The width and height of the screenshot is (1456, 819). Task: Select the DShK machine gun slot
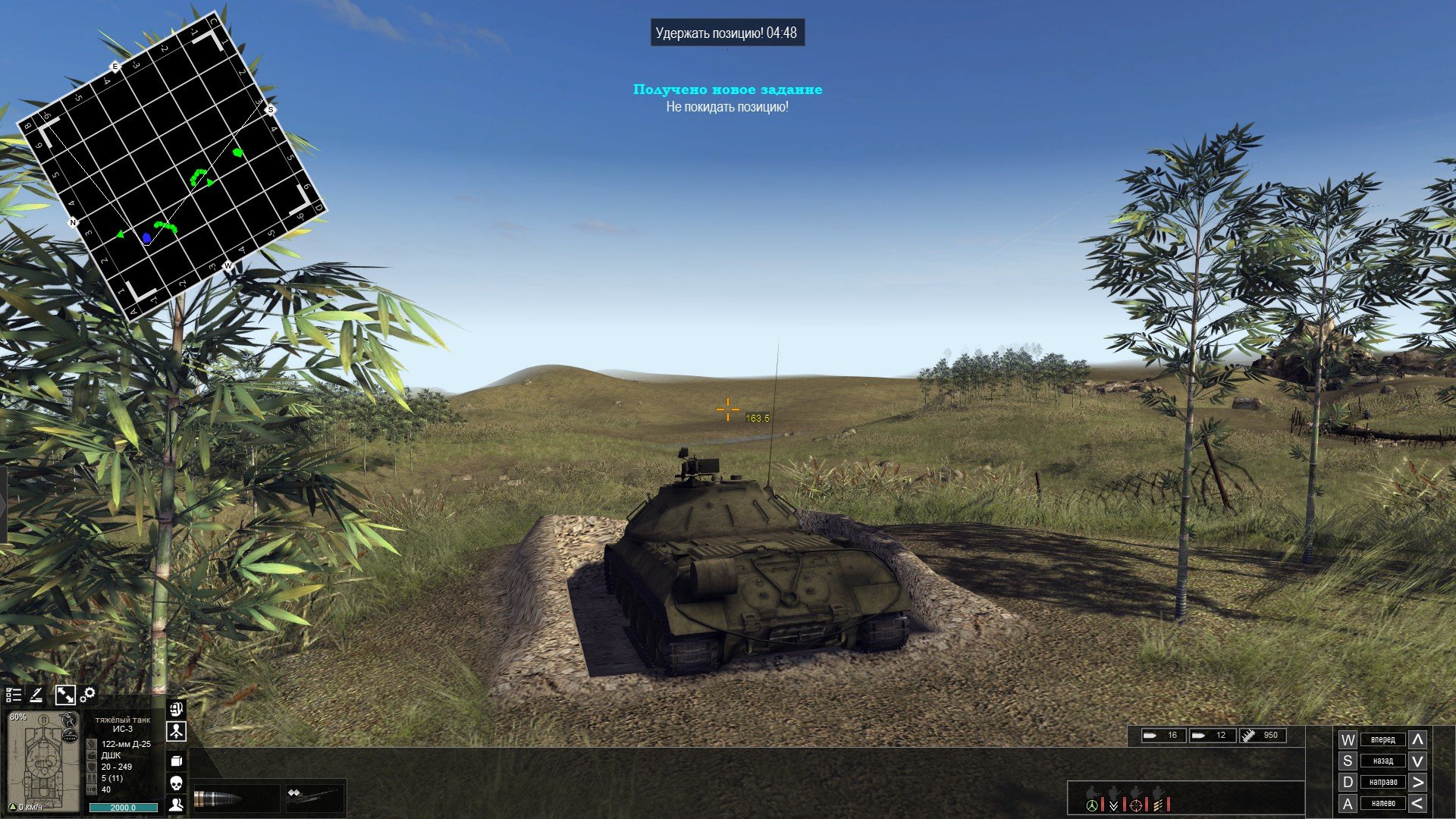(x=315, y=798)
